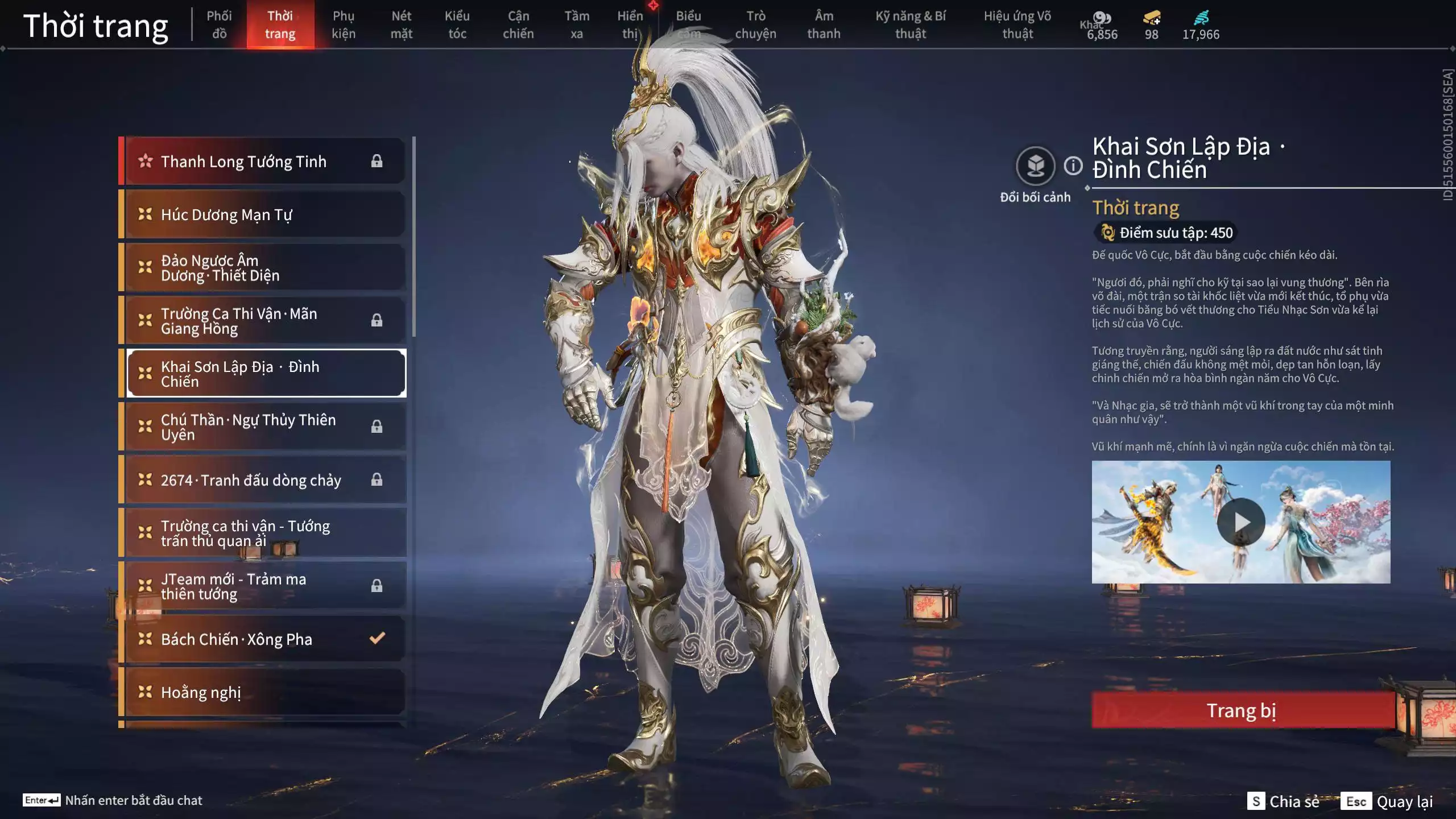Select the Nét mặt tab
This screenshot has width=1456, height=819.
401,25
